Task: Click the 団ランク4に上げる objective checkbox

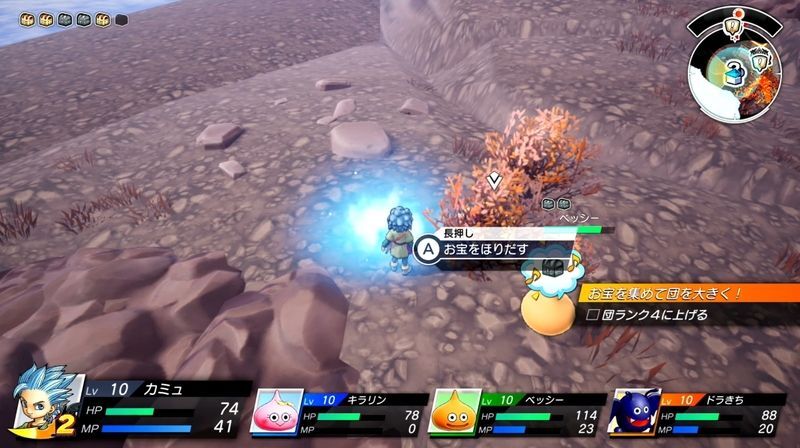Action: coord(593,316)
